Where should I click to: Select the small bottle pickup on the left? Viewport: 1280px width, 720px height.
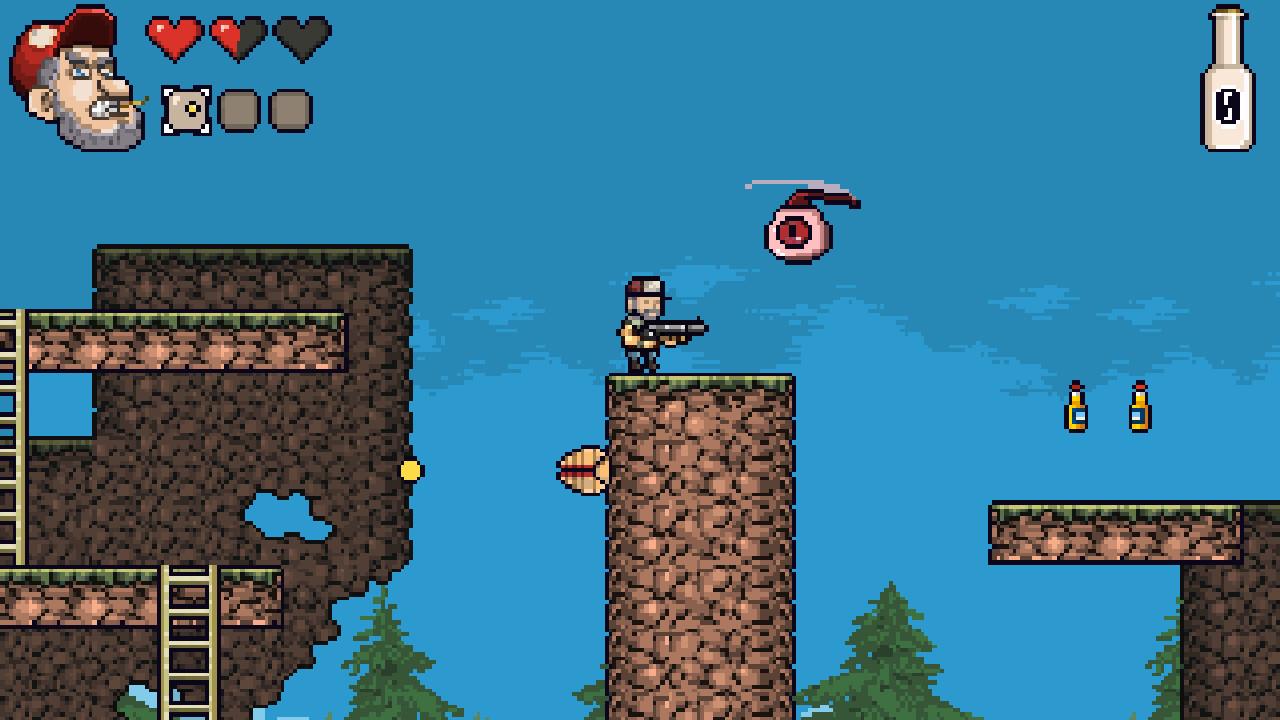pyautogui.click(x=1078, y=408)
